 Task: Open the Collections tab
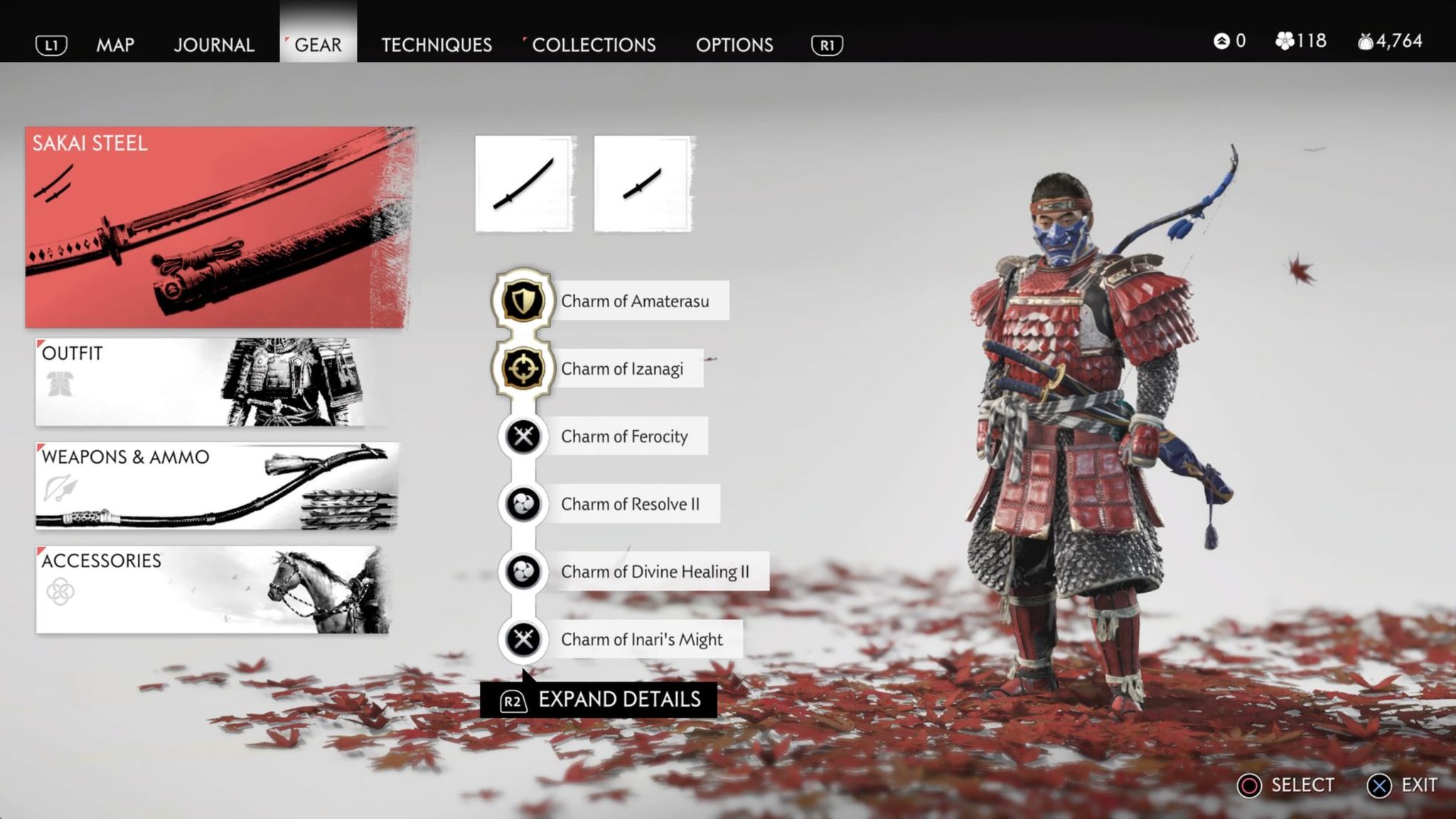pos(593,45)
